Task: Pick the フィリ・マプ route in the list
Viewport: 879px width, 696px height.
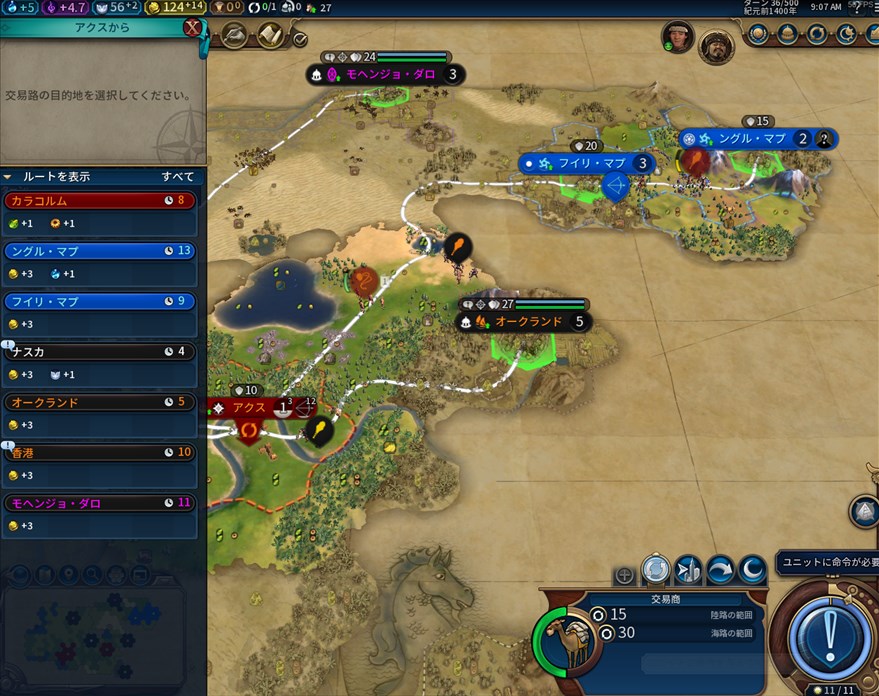Action: point(99,301)
